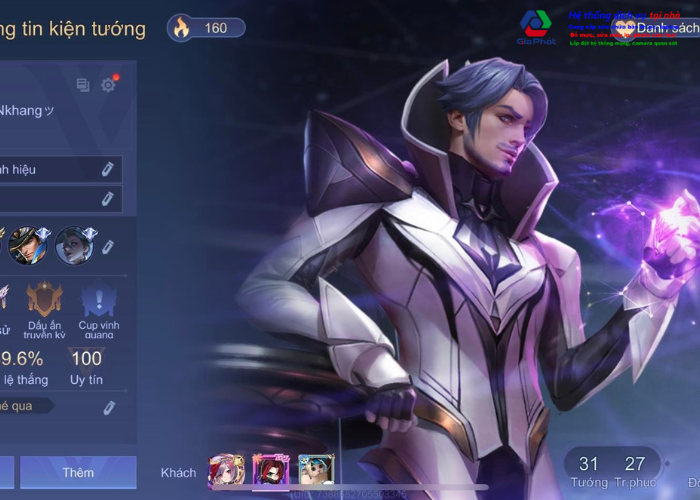Click the flame currency counter showing 160
This screenshot has width=700, height=500.
(206, 28)
